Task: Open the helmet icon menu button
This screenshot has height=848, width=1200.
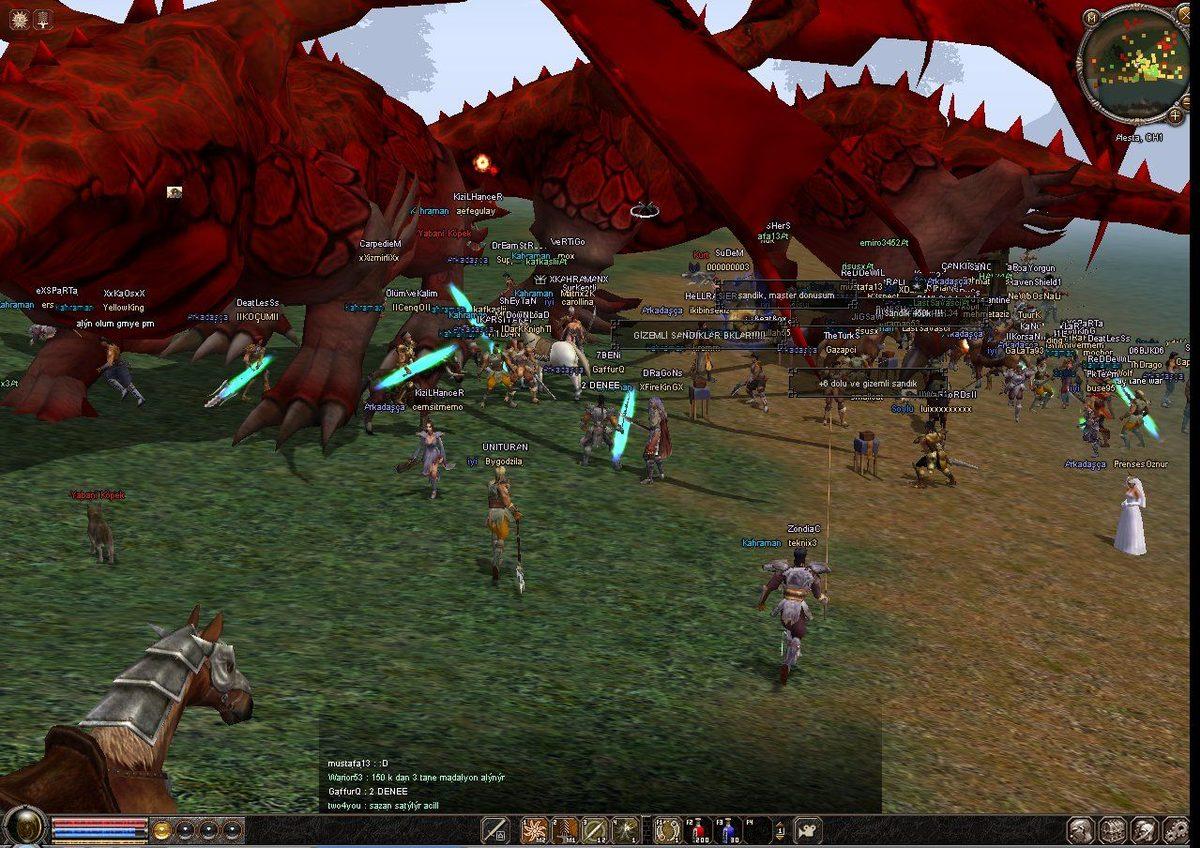Action: tap(1143, 830)
